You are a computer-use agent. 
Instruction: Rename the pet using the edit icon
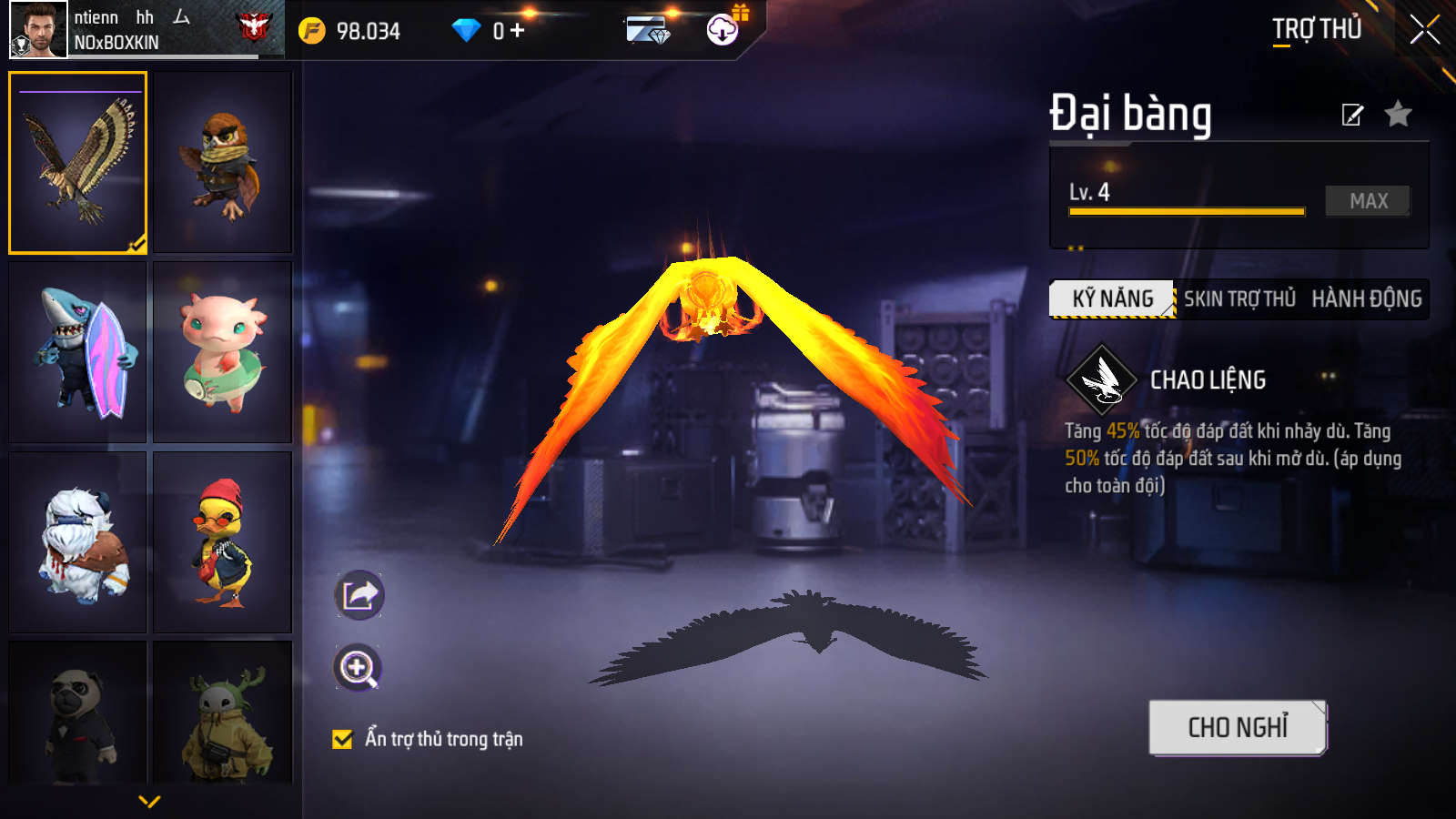click(x=1352, y=115)
